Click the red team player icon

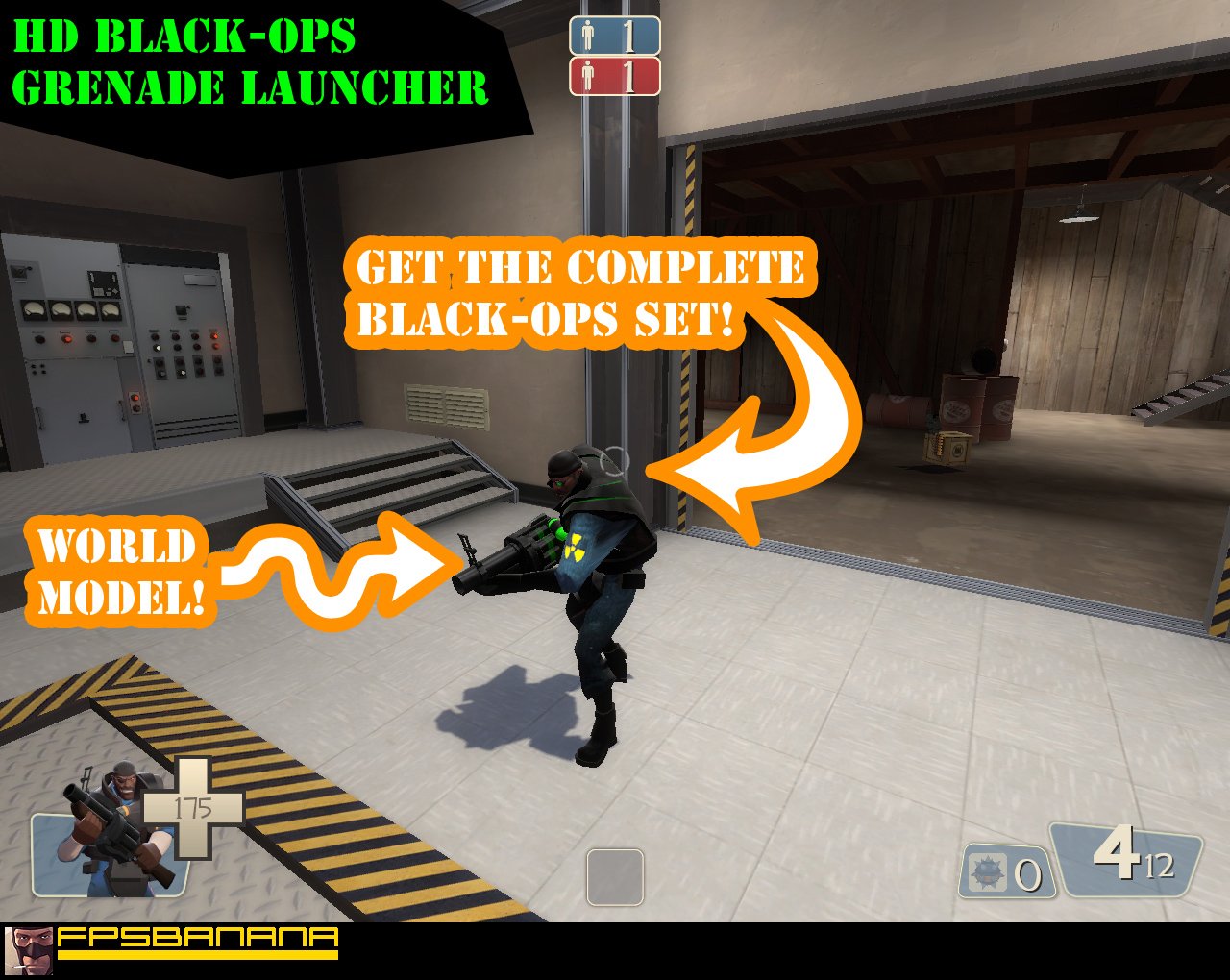click(x=588, y=77)
